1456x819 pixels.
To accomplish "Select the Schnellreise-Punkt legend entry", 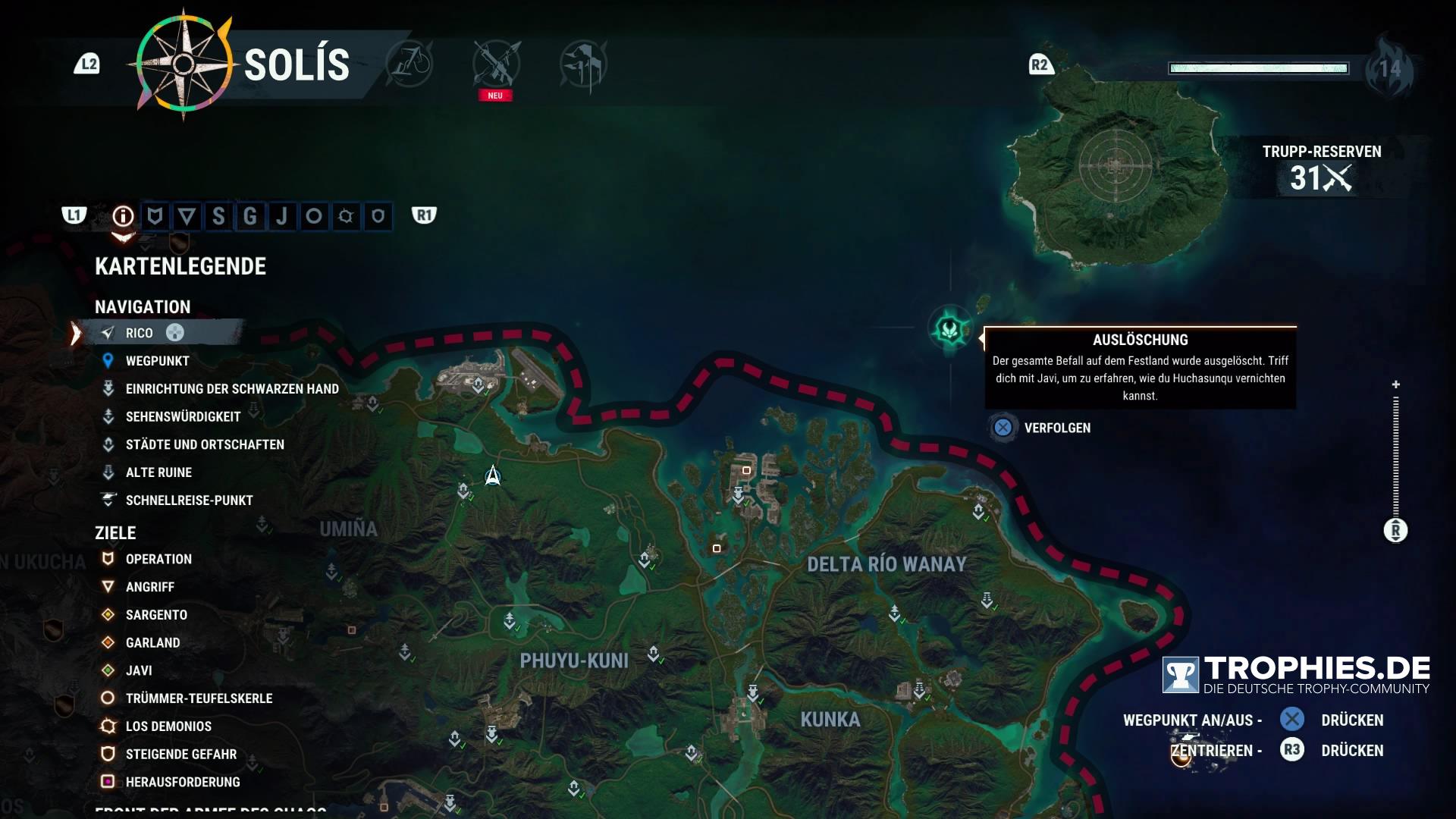I will (x=189, y=500).
